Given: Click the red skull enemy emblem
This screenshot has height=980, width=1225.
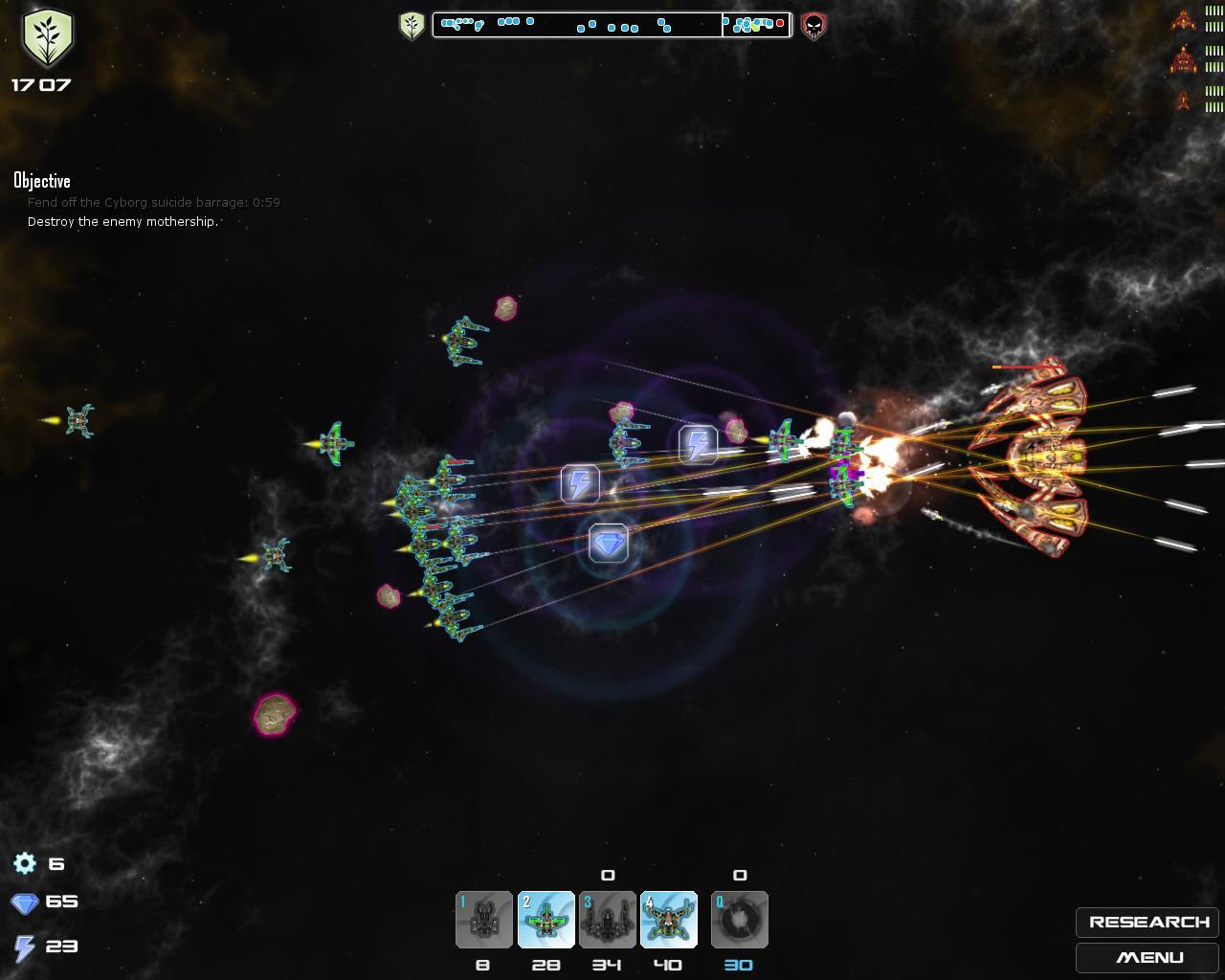Looking at the screenshot, I should pos(813,26).
